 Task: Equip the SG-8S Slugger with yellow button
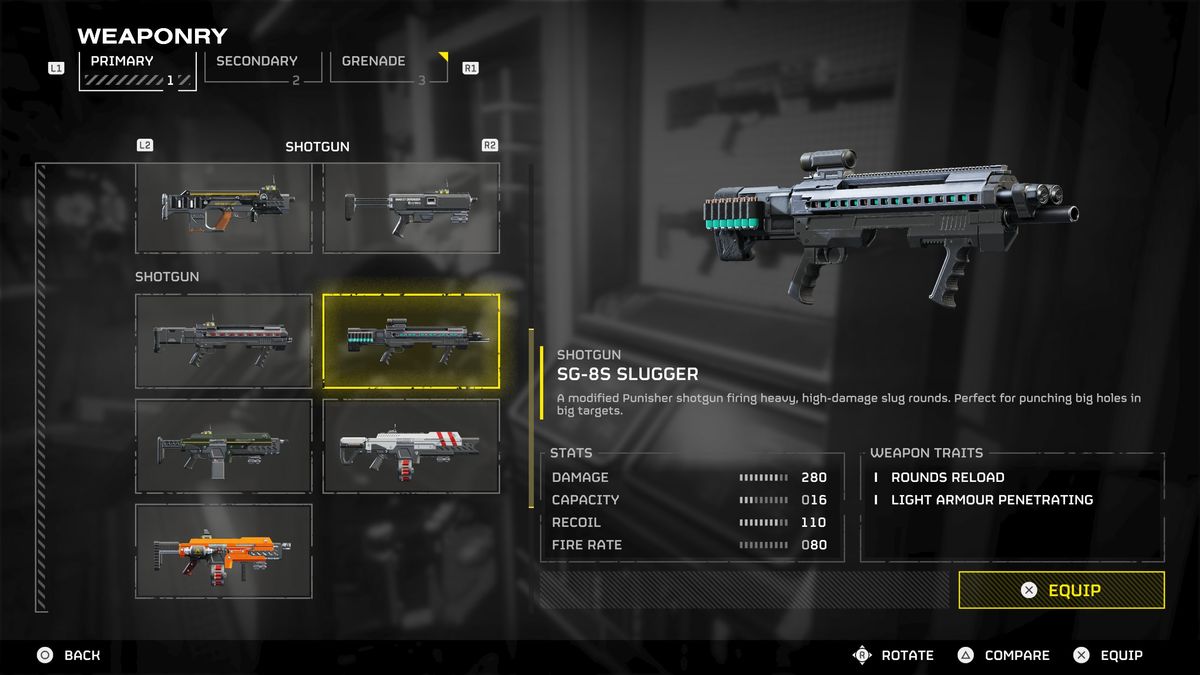tap(1061, 590)
